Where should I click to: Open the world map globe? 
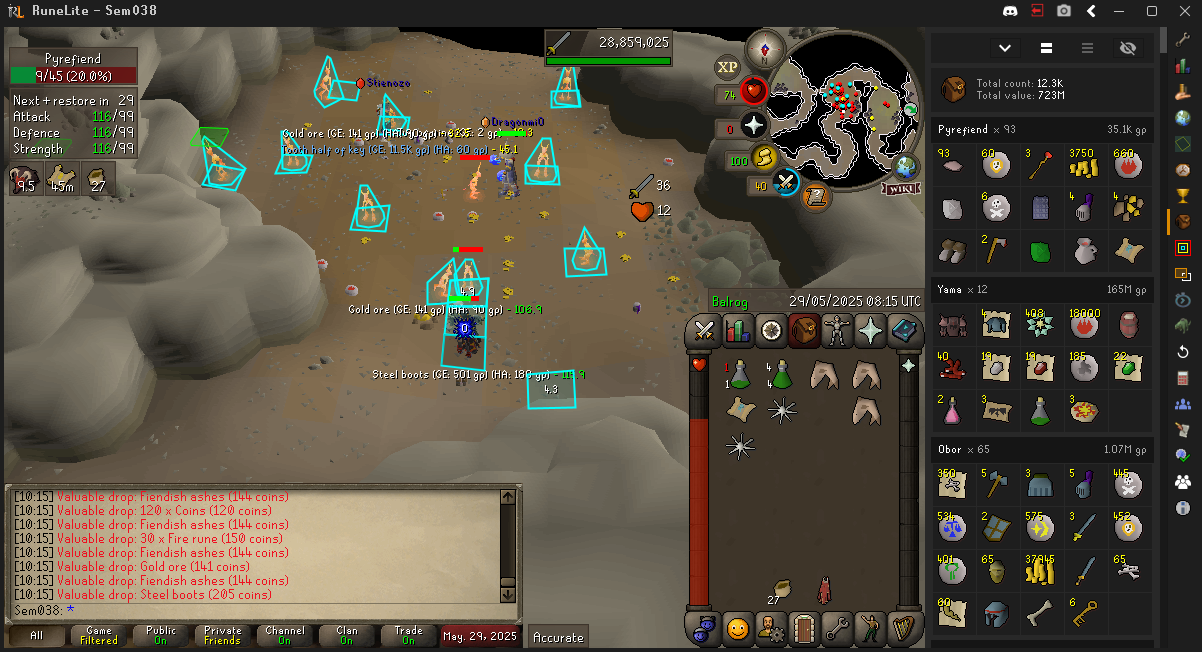tap(906, 165)
